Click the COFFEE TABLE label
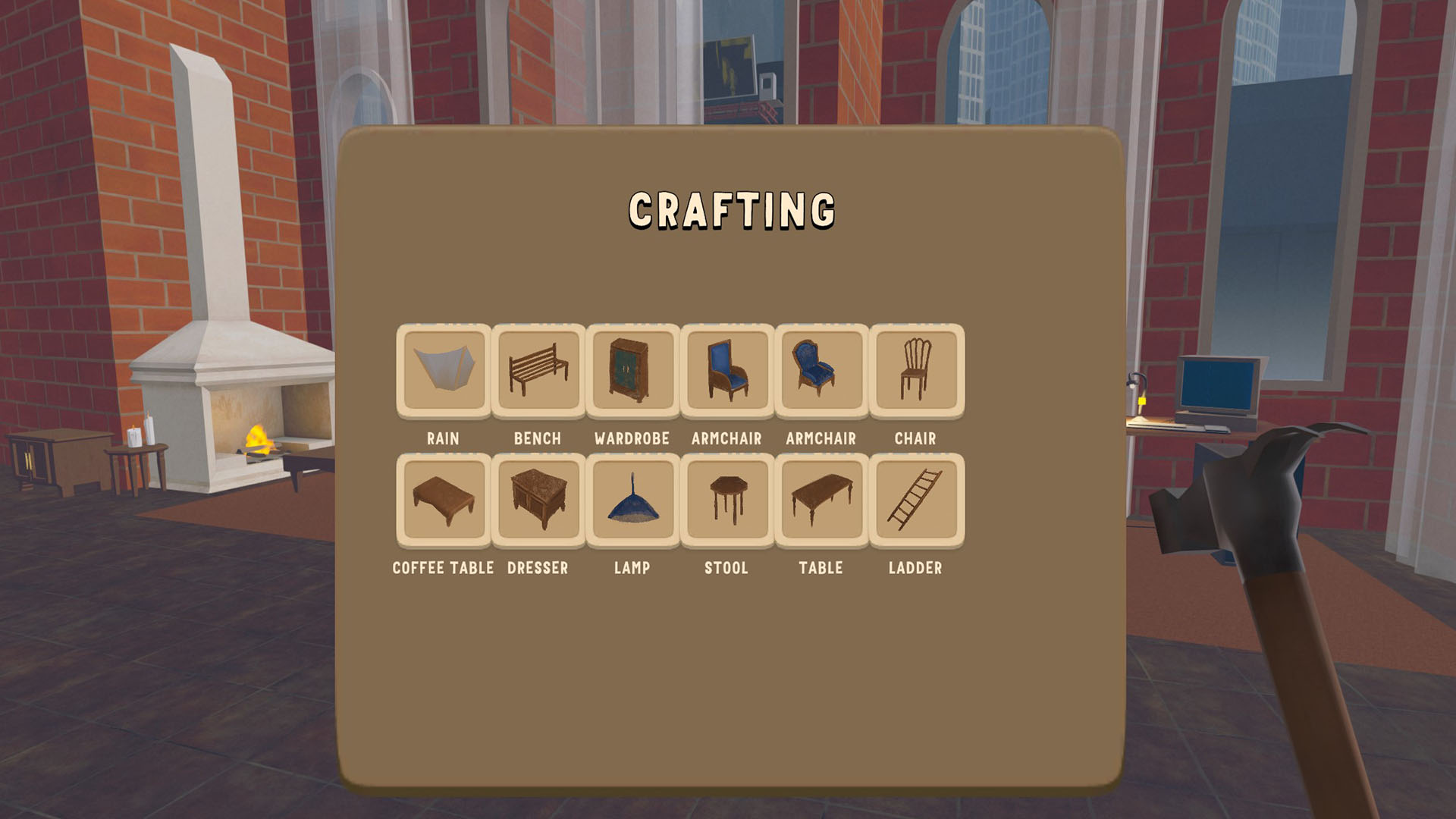 click(x=443, y=567)
